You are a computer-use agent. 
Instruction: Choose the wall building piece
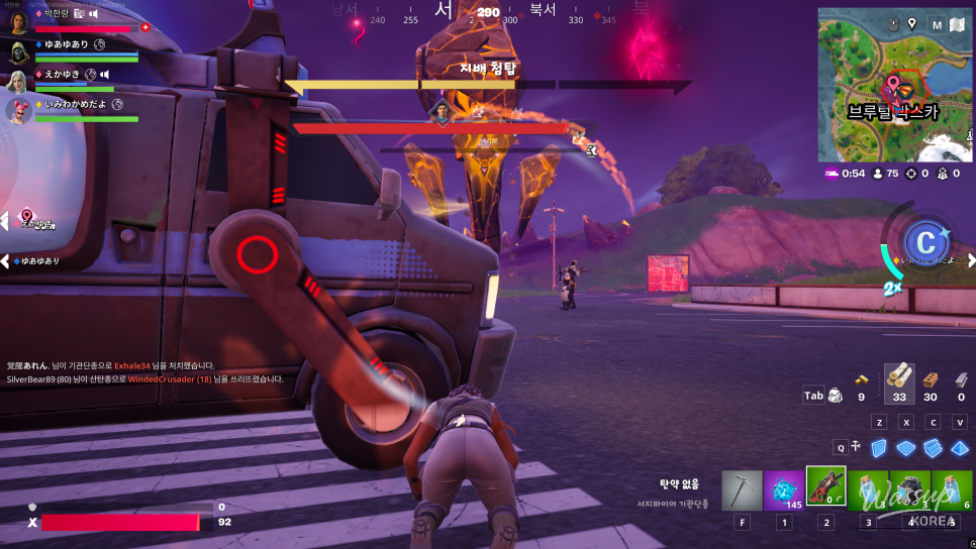click(879, 448)
